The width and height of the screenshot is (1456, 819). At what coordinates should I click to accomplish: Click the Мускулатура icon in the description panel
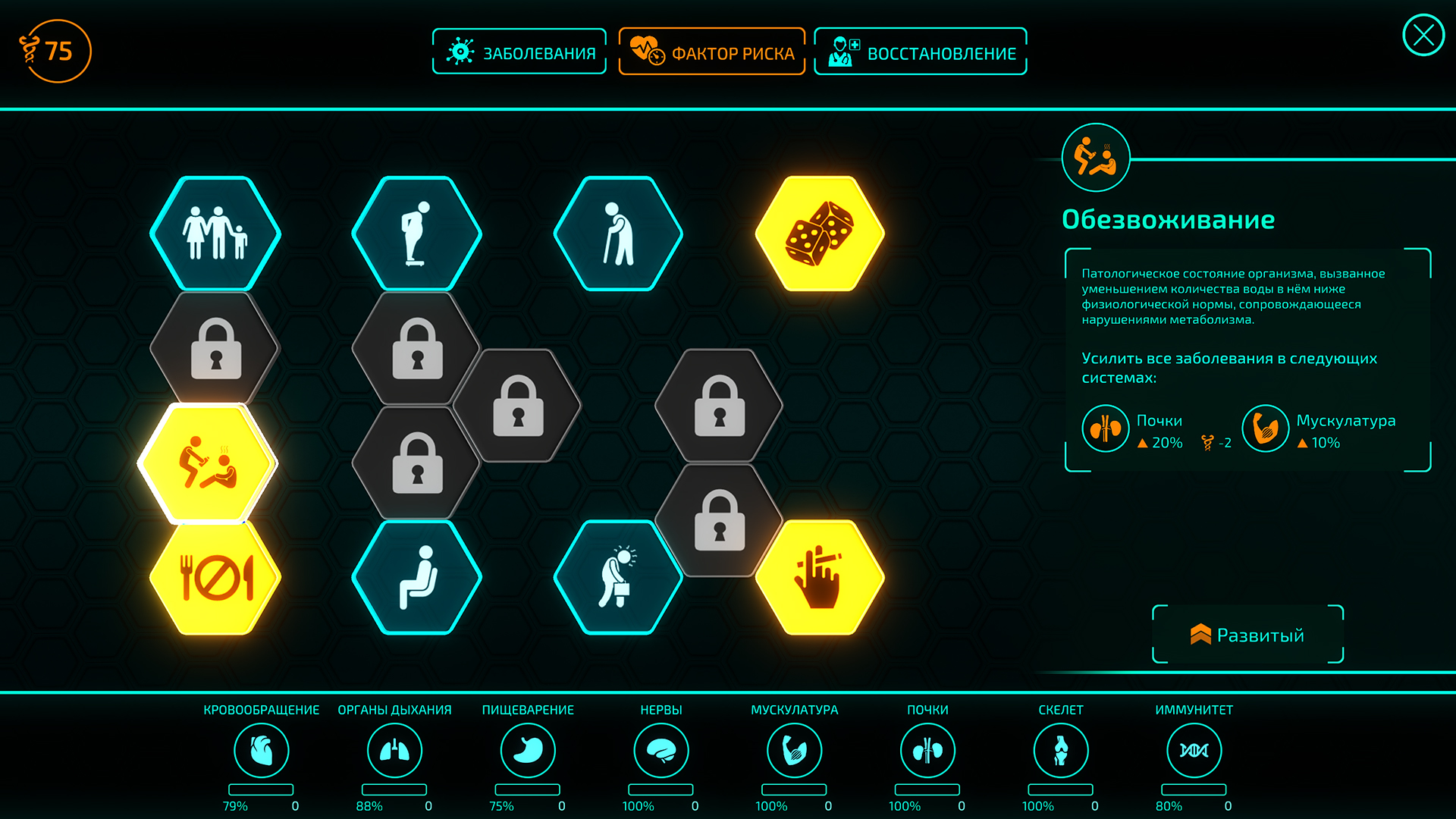(1266, 428)
